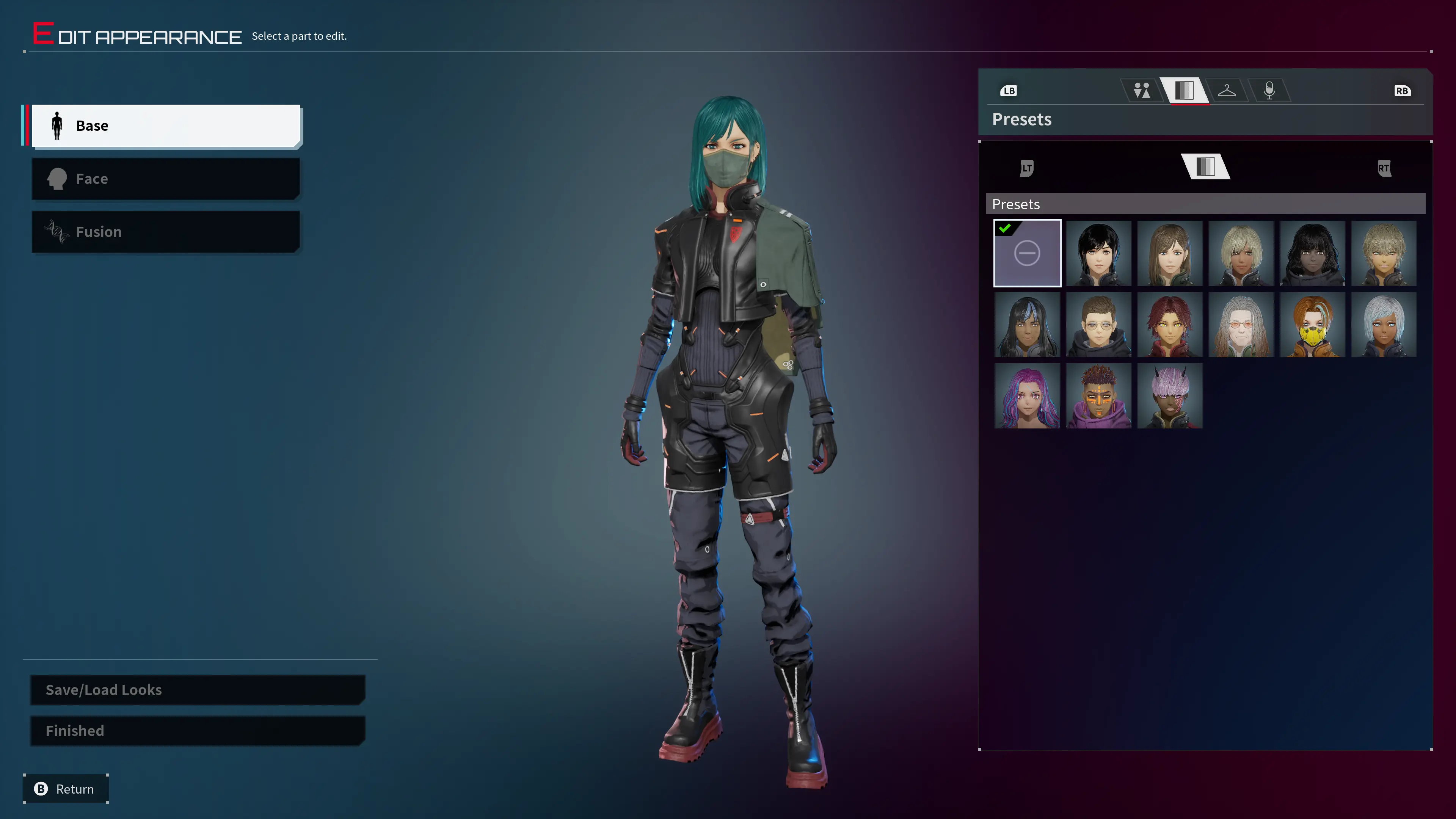Viewport: 1456px width, 819px height.
Task: Pick the black hair with blue streak preset
Action: coord(1027,325)
